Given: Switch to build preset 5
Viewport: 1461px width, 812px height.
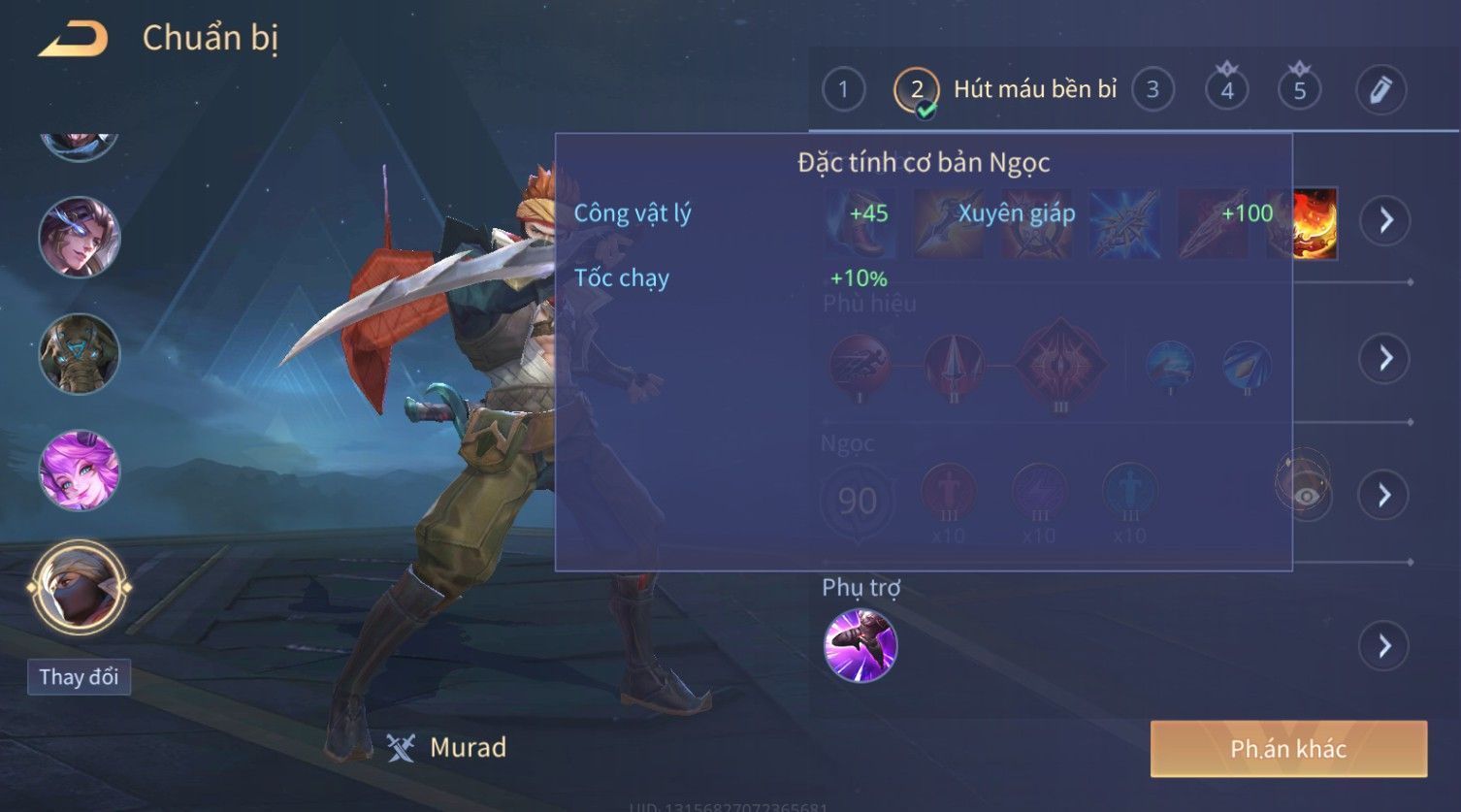Looking at the screenshot, I should [x=1300, y=90].
